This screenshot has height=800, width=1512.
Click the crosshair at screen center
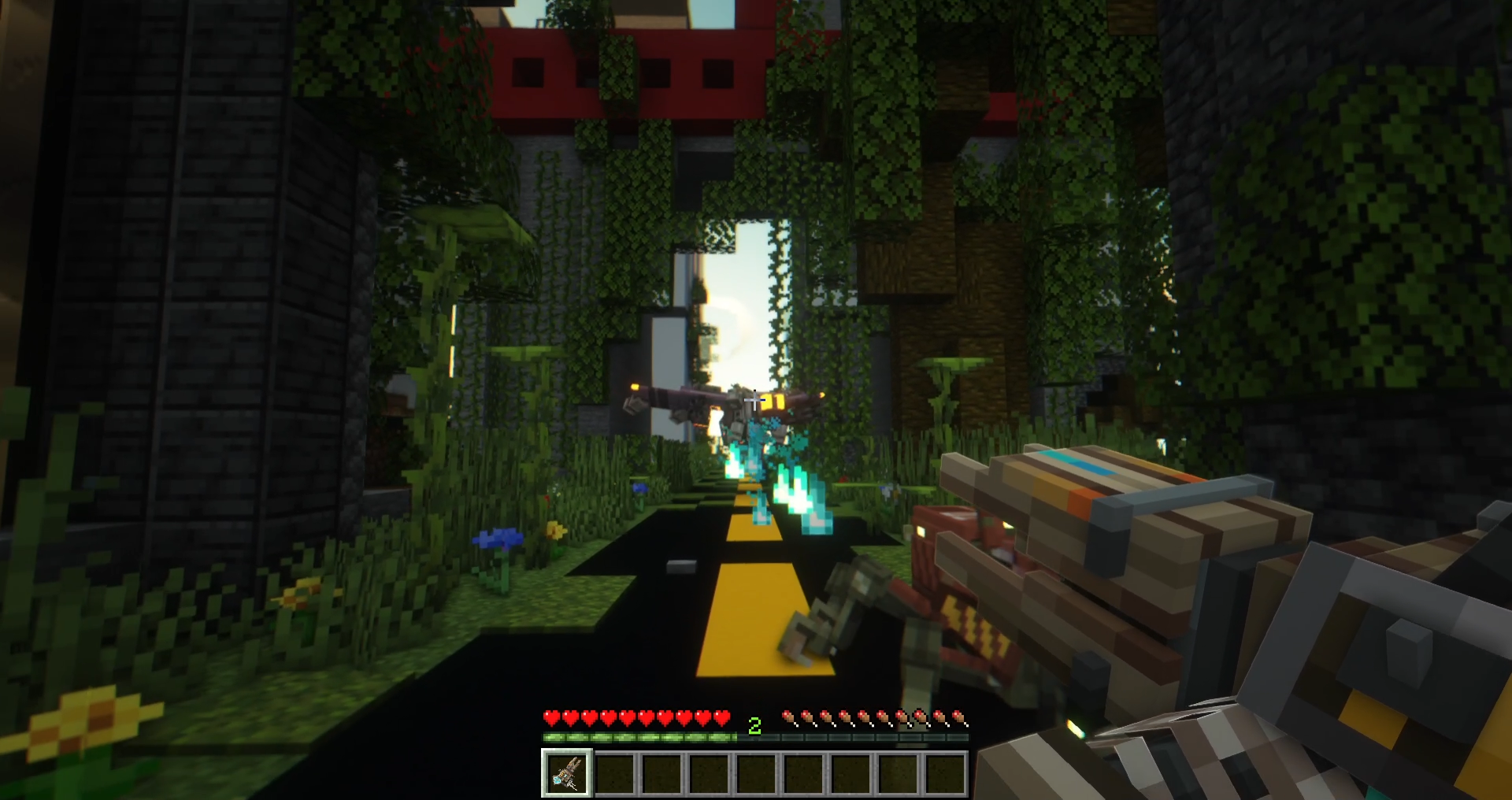click(756, 400)
